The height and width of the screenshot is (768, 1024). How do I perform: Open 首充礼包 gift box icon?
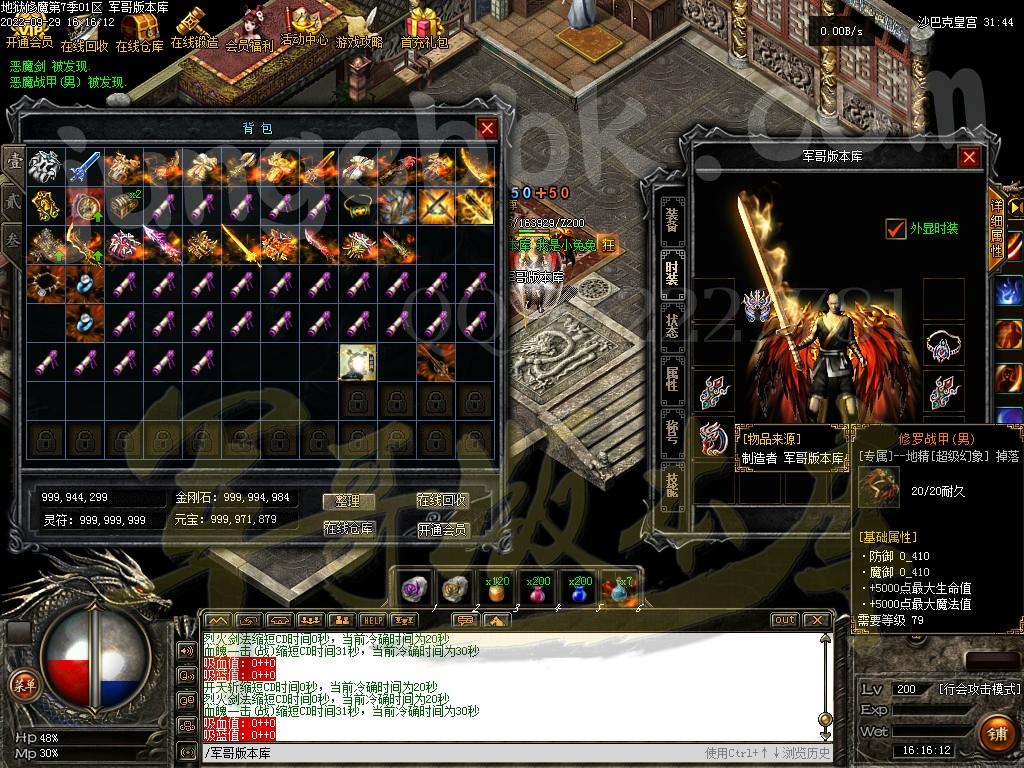click(425, 28)
